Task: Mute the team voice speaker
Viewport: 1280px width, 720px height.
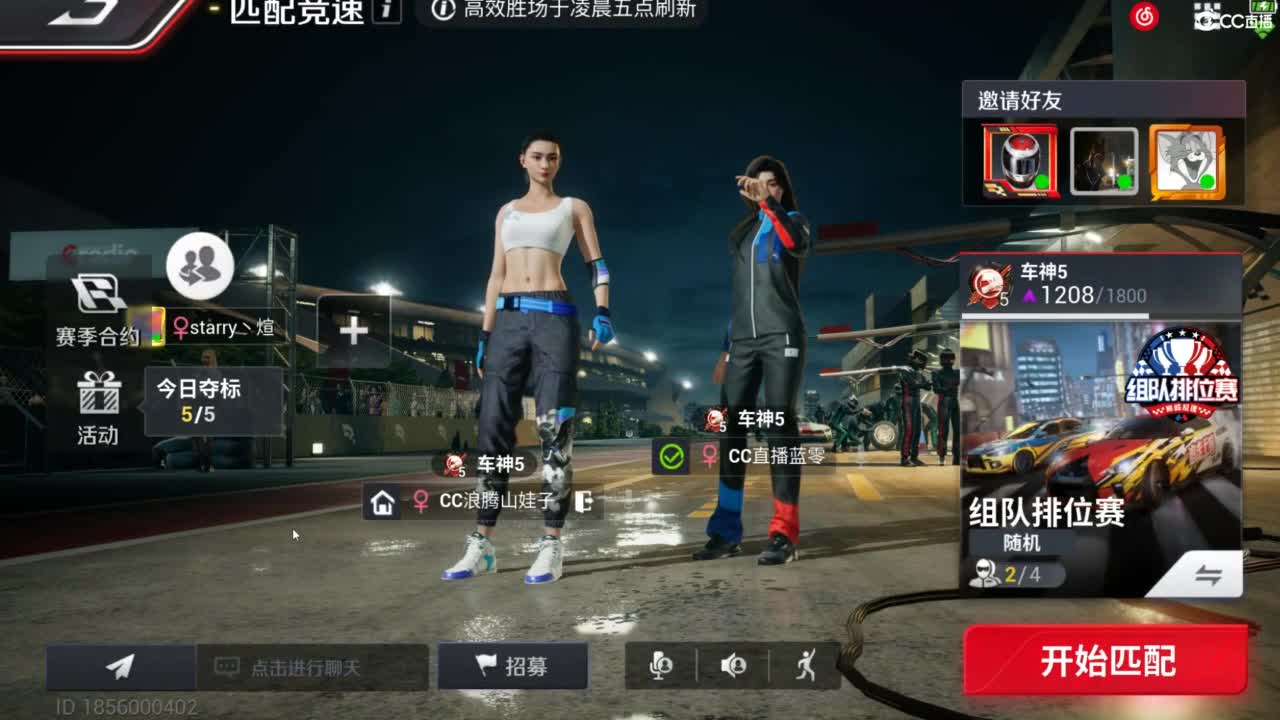Action: point(731,662)
